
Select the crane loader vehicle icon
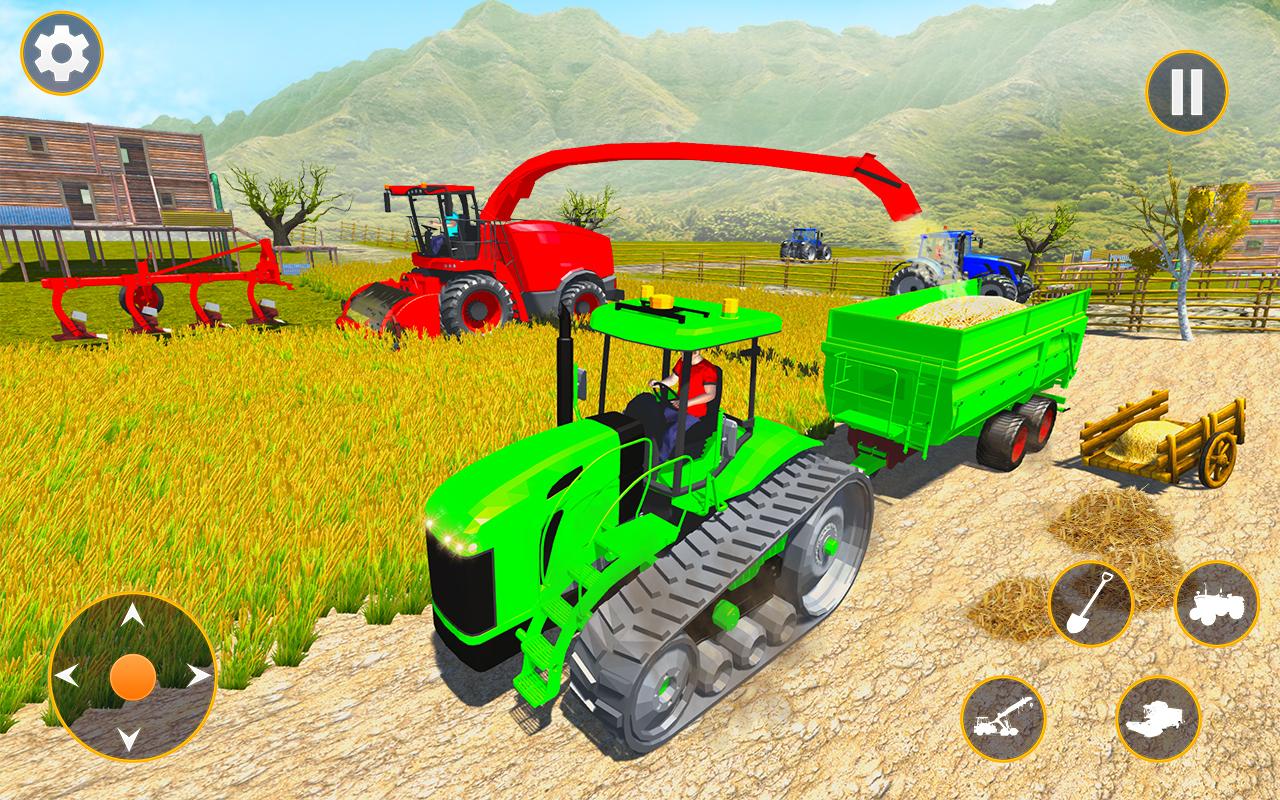[x=1000, y=718]
